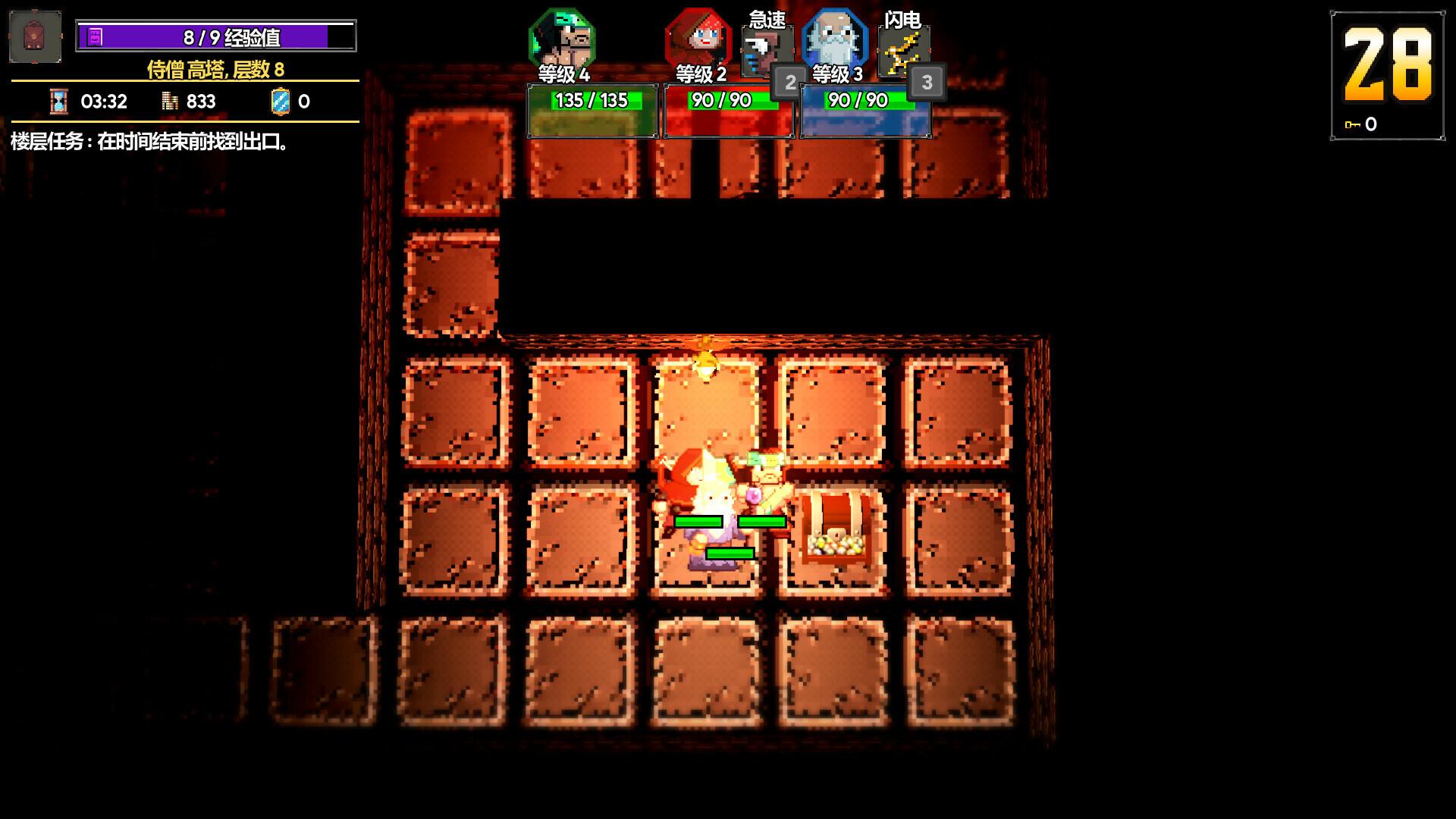
Task: Click the experience book icon on purple bar
Action: (94, 35)
